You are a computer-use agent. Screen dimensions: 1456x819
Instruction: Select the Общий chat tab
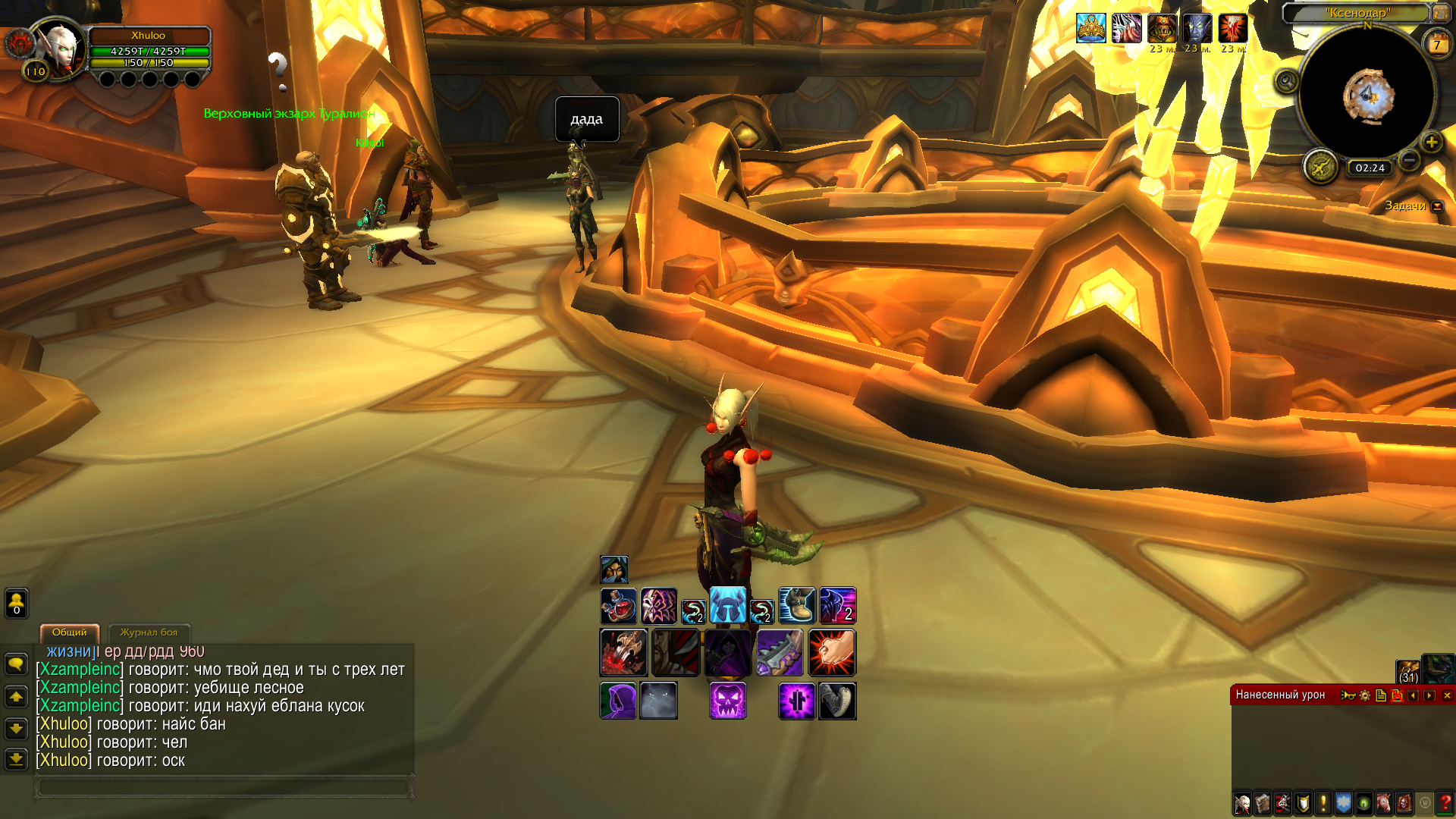[x=69, y=632]
